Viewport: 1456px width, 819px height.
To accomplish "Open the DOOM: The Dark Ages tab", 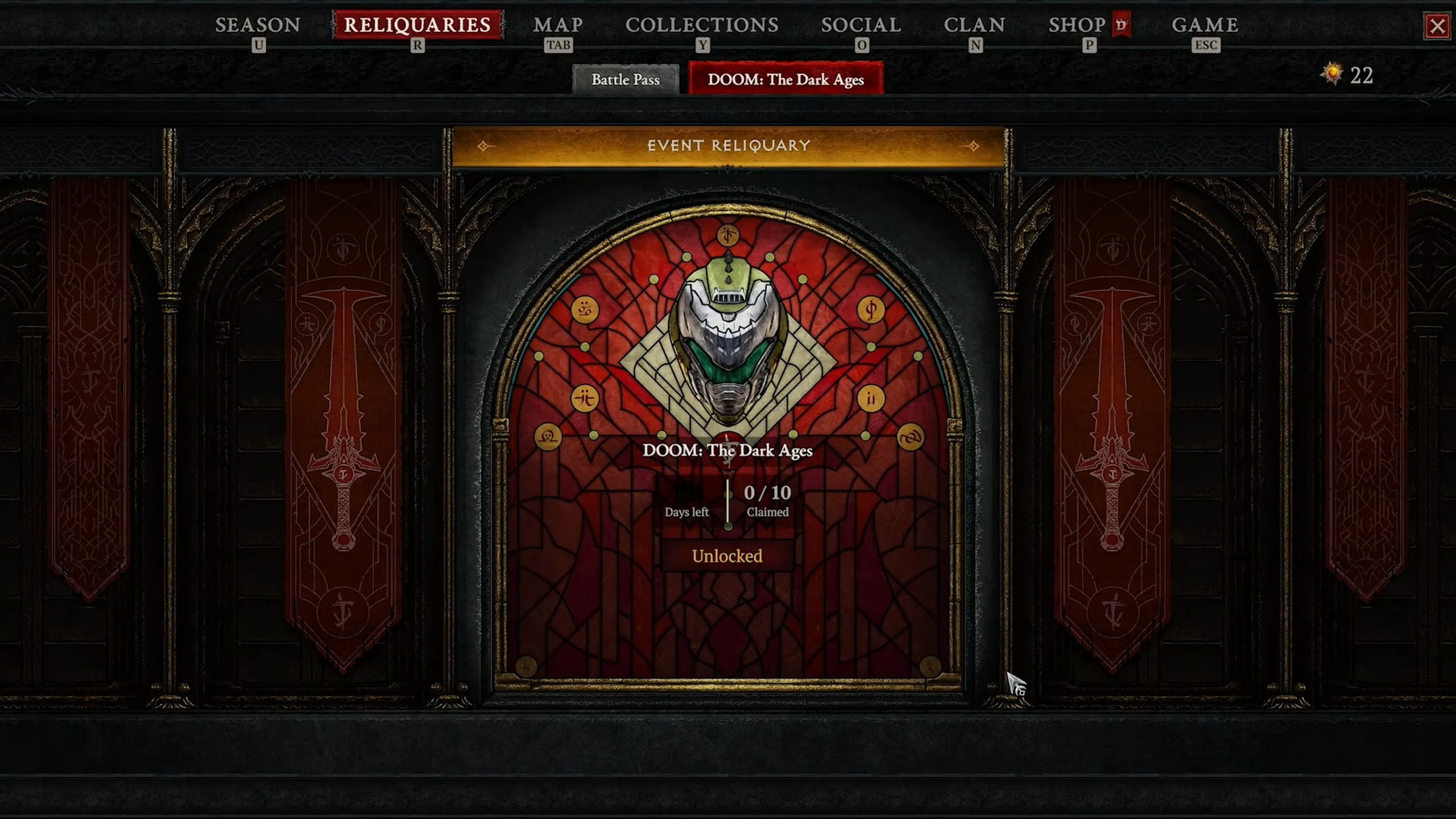I will tap(785, 80).
